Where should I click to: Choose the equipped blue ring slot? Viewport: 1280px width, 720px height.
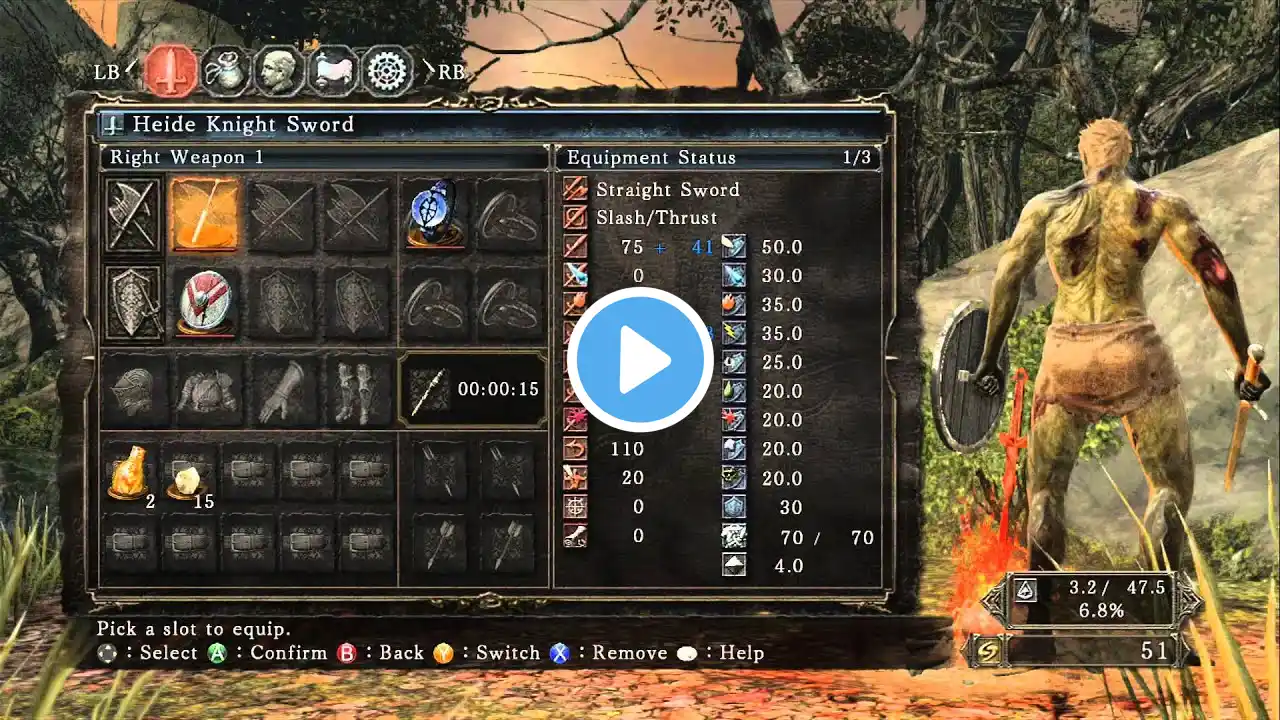click(435, 214)
